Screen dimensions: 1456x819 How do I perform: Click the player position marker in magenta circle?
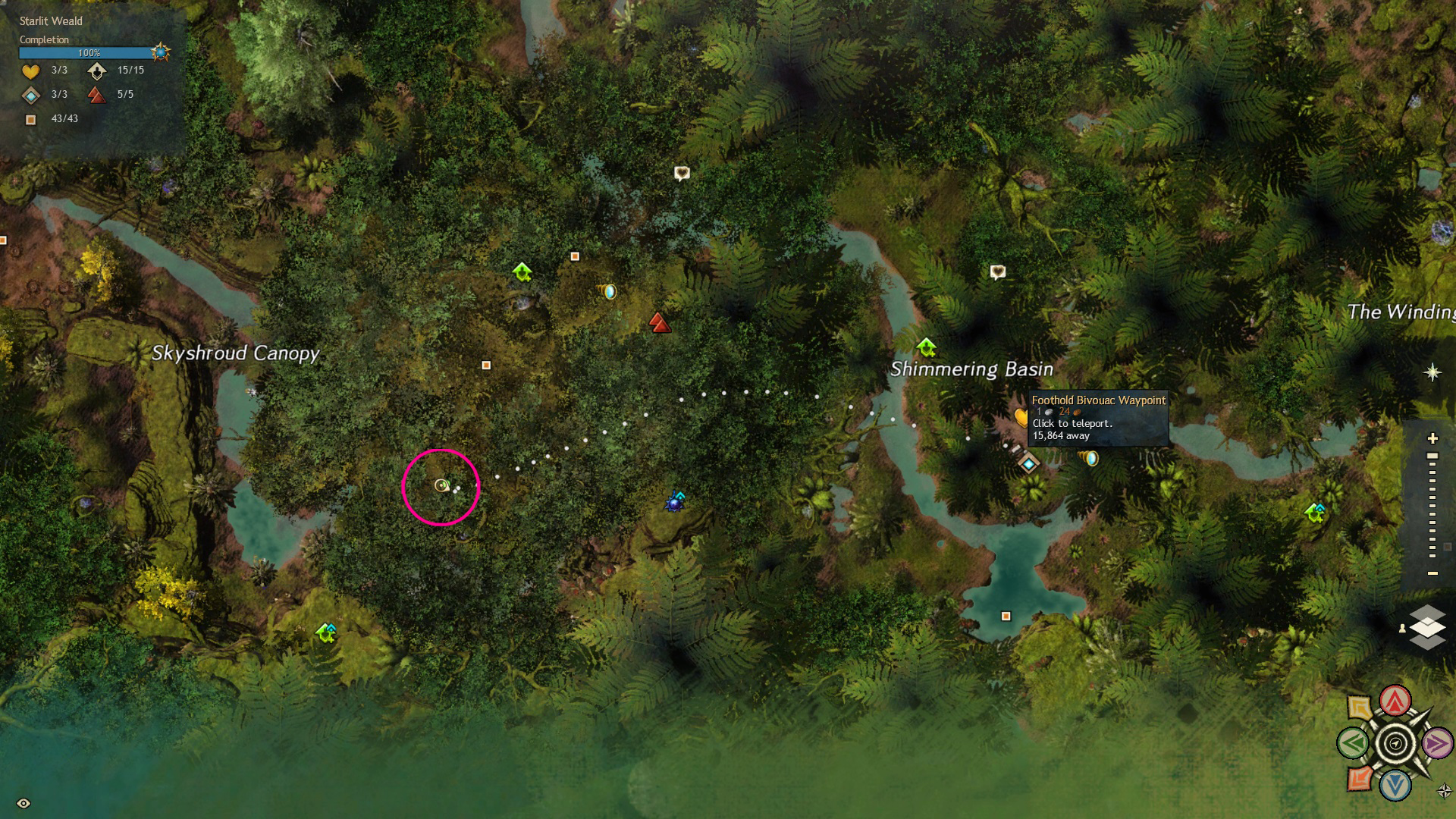pos(441,485)
